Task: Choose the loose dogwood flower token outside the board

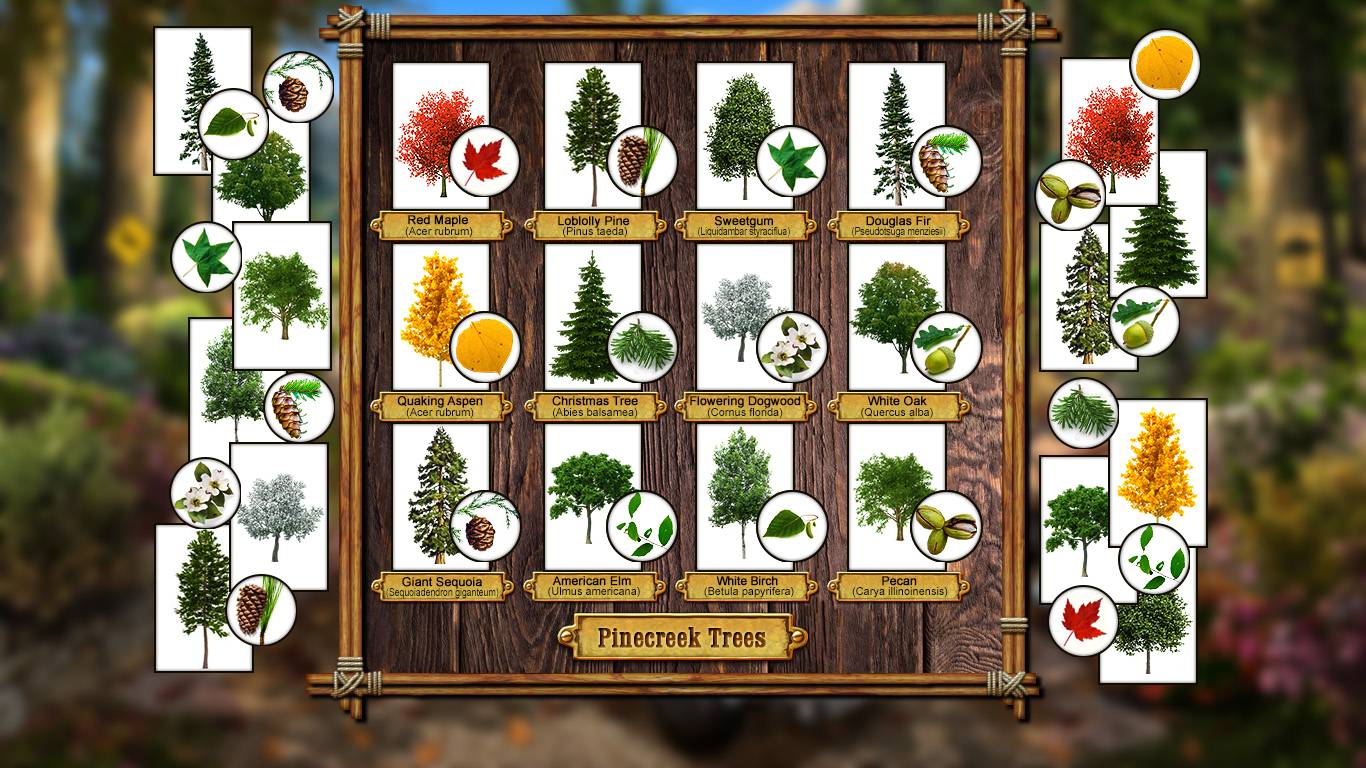Action: pyautogui.click(x=205, y=493)
